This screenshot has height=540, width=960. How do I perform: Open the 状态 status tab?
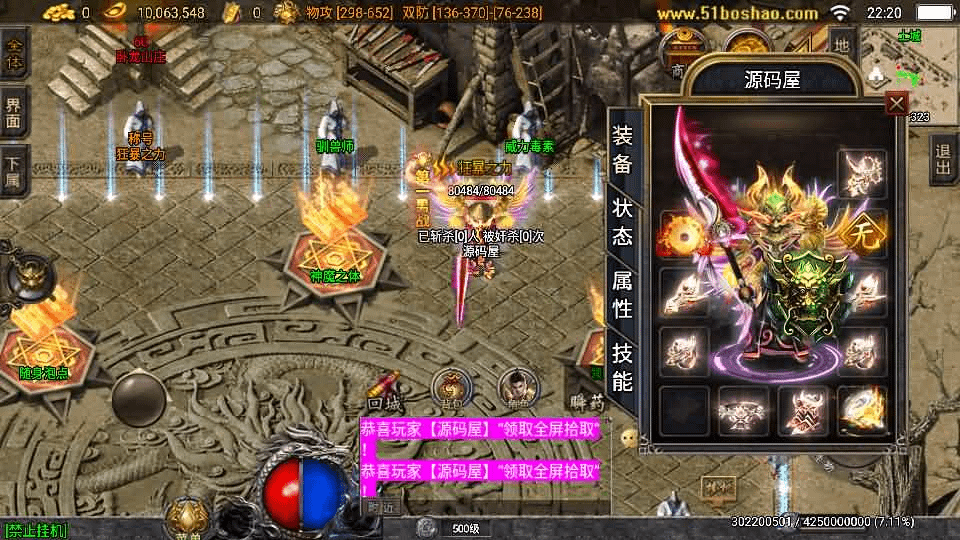pos(622,222)
